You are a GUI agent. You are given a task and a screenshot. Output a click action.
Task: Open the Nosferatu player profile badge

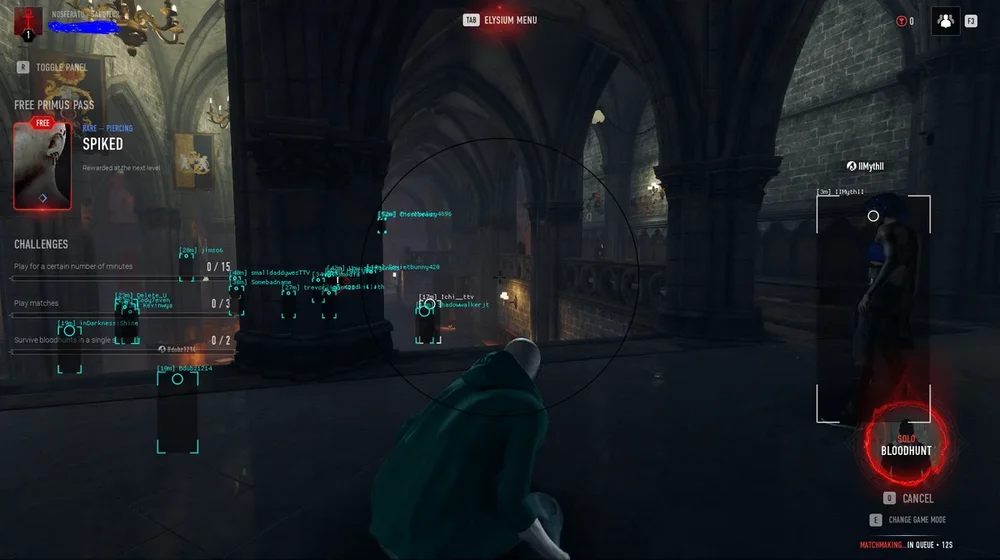point(28,21)
